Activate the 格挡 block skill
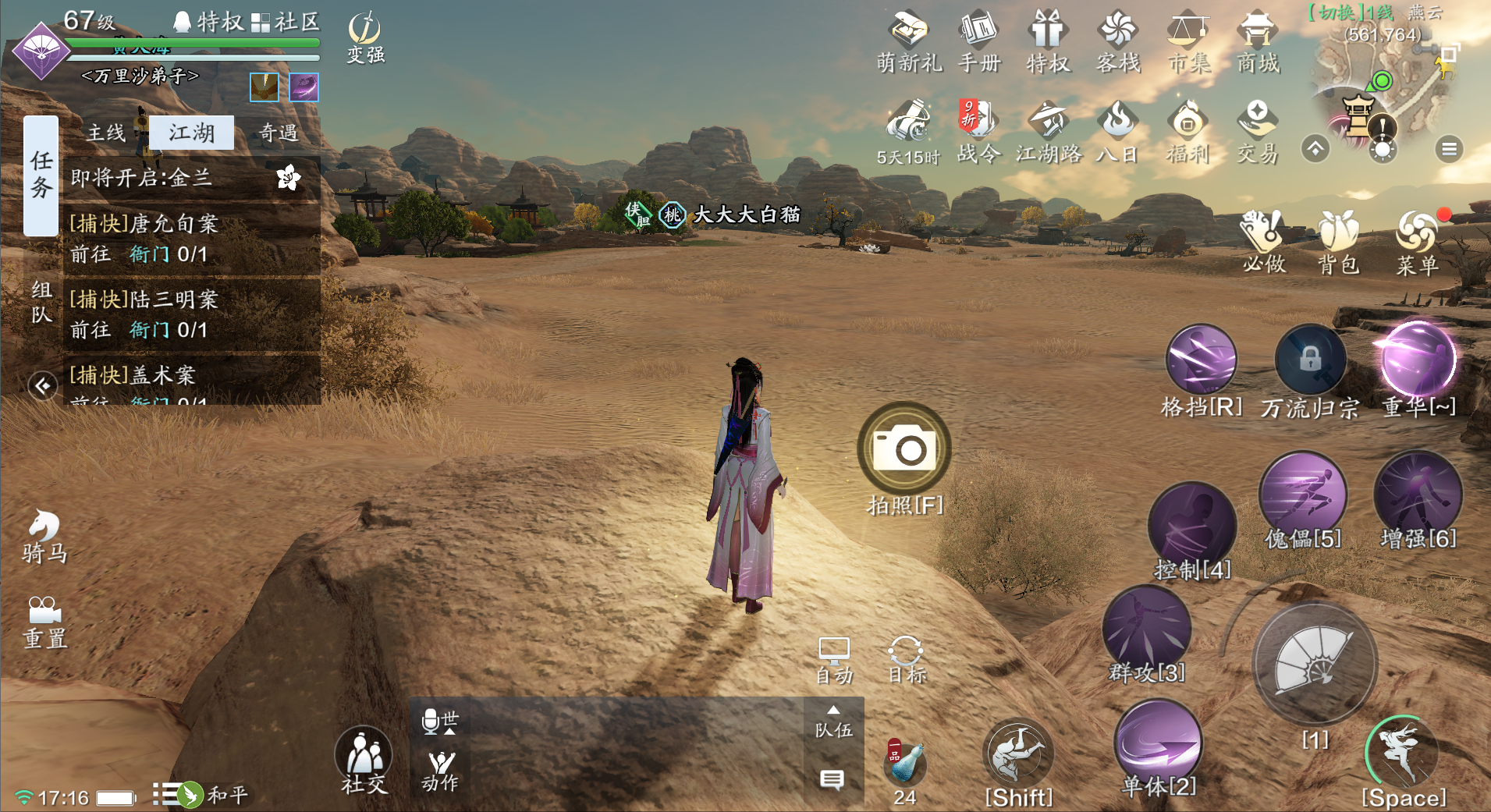 (1201, 360)
